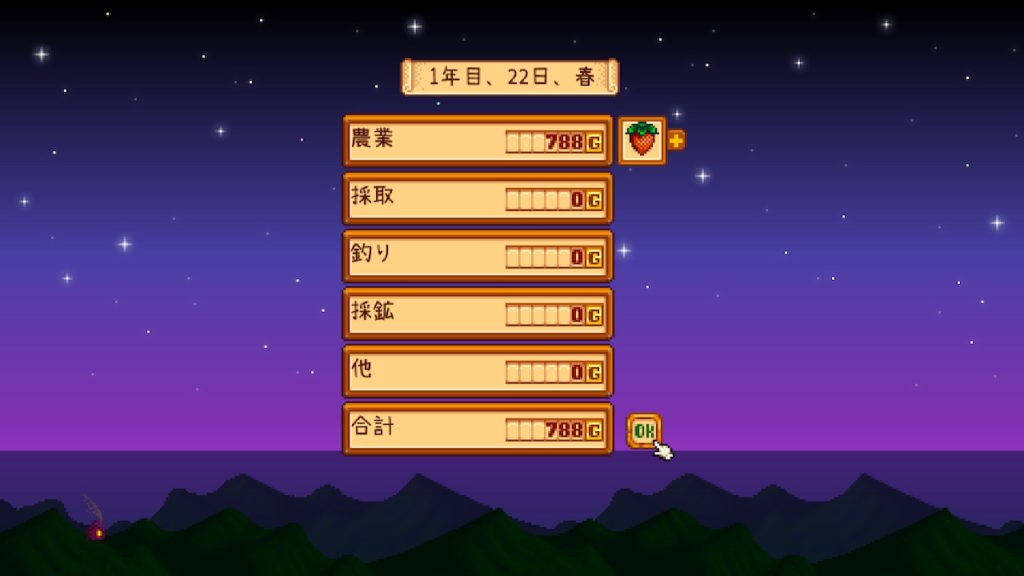Open the strawberry shipped-items detail
The width and height of the screenshot is (1024, 576).
[642, 141]
